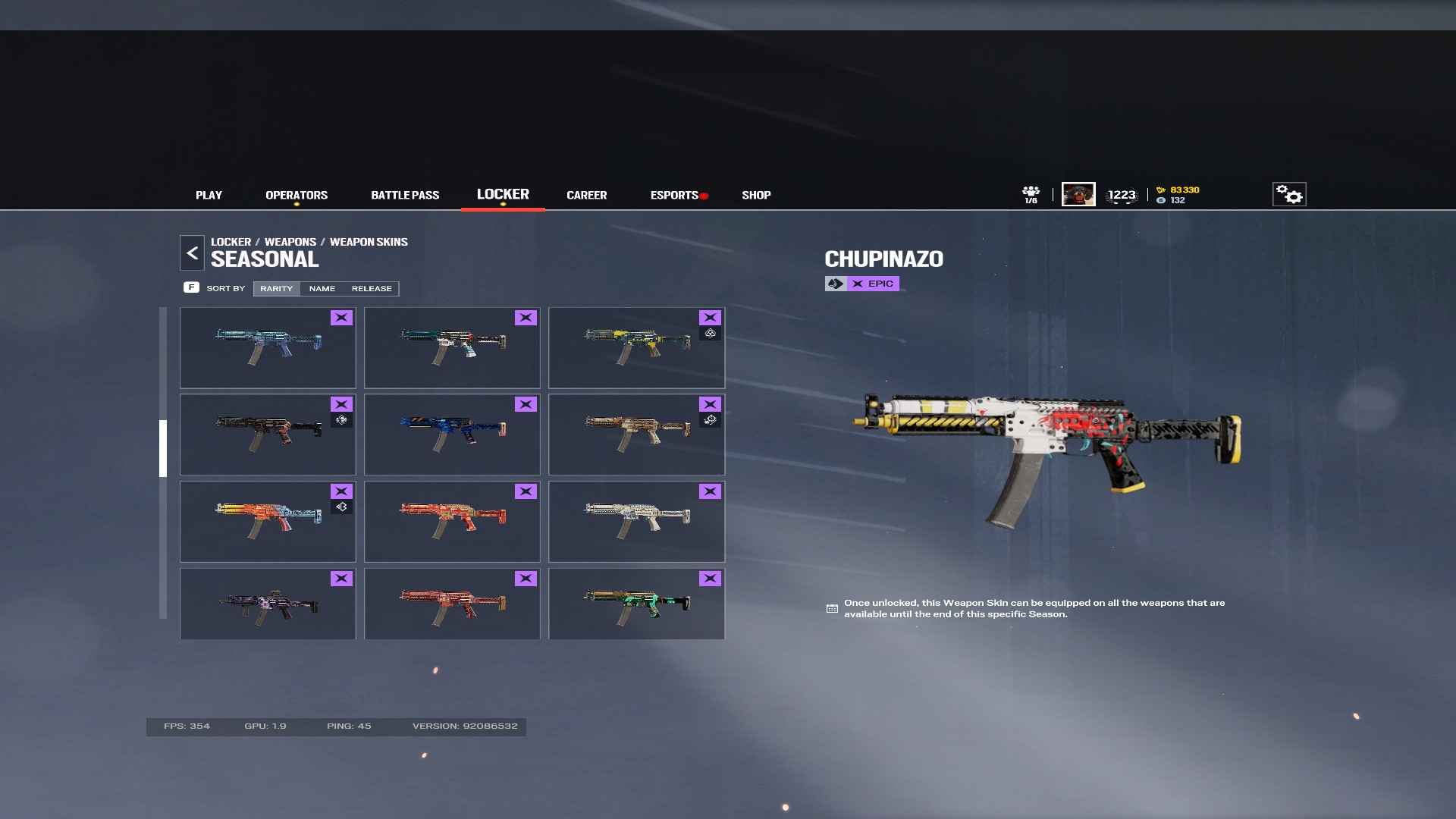Open the squad party icon
Viewport: 1456px width, 819px height.
tap(1031, 195)
